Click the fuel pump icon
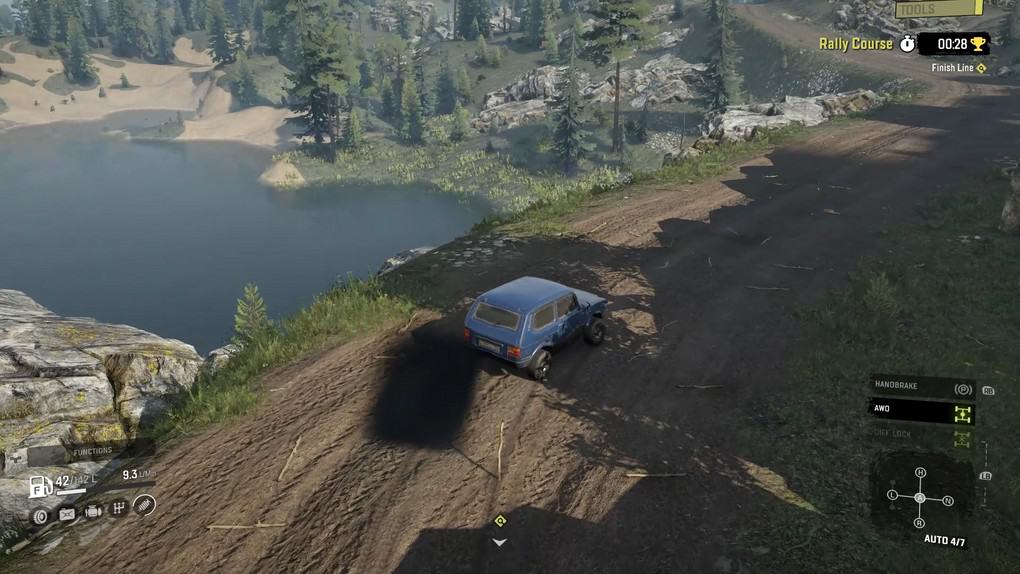1020x574 pixels. tap(40, 486)
